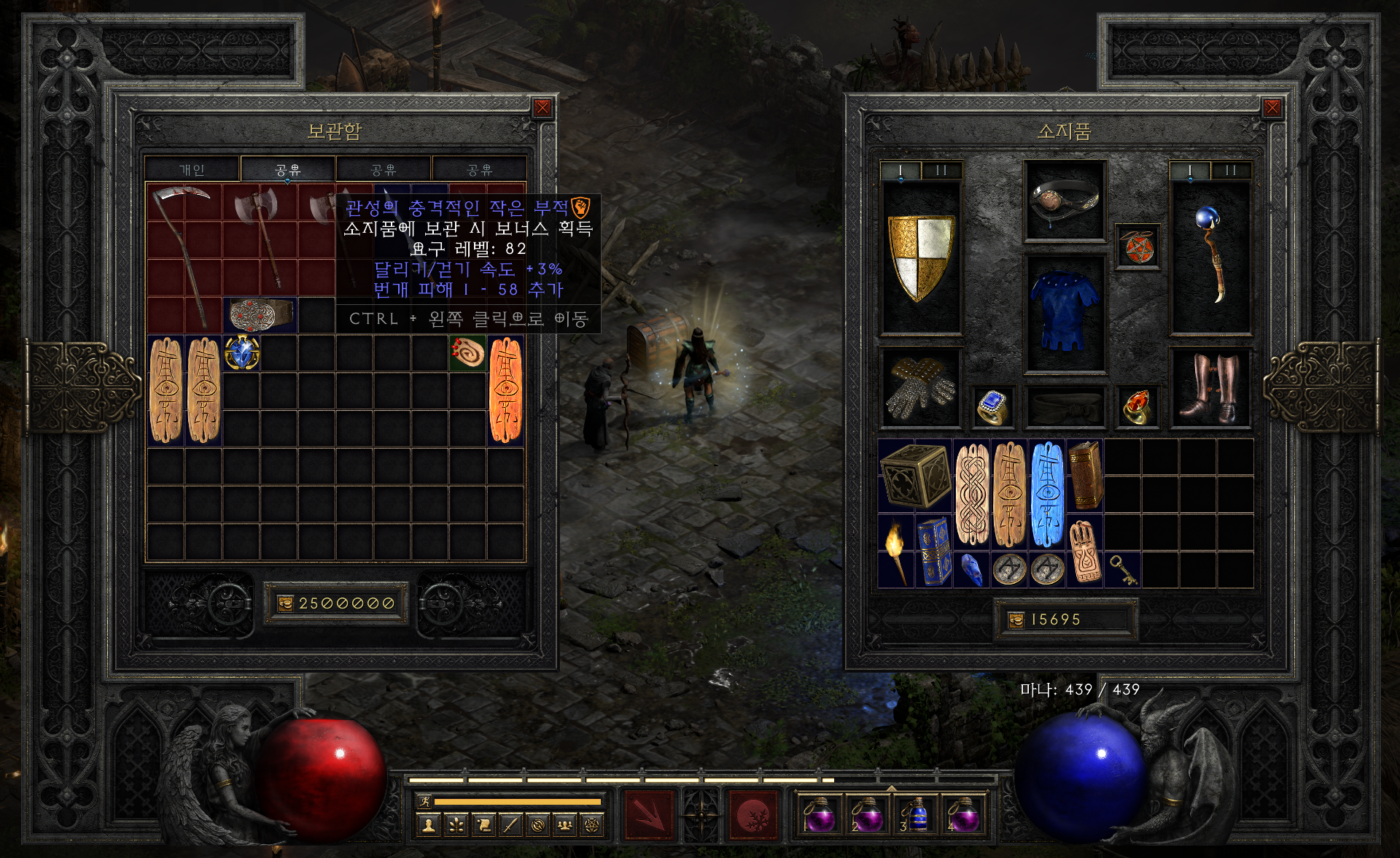Select the equipped boots
This screenshot has width=1400, height=858.
coord(1210,387)
